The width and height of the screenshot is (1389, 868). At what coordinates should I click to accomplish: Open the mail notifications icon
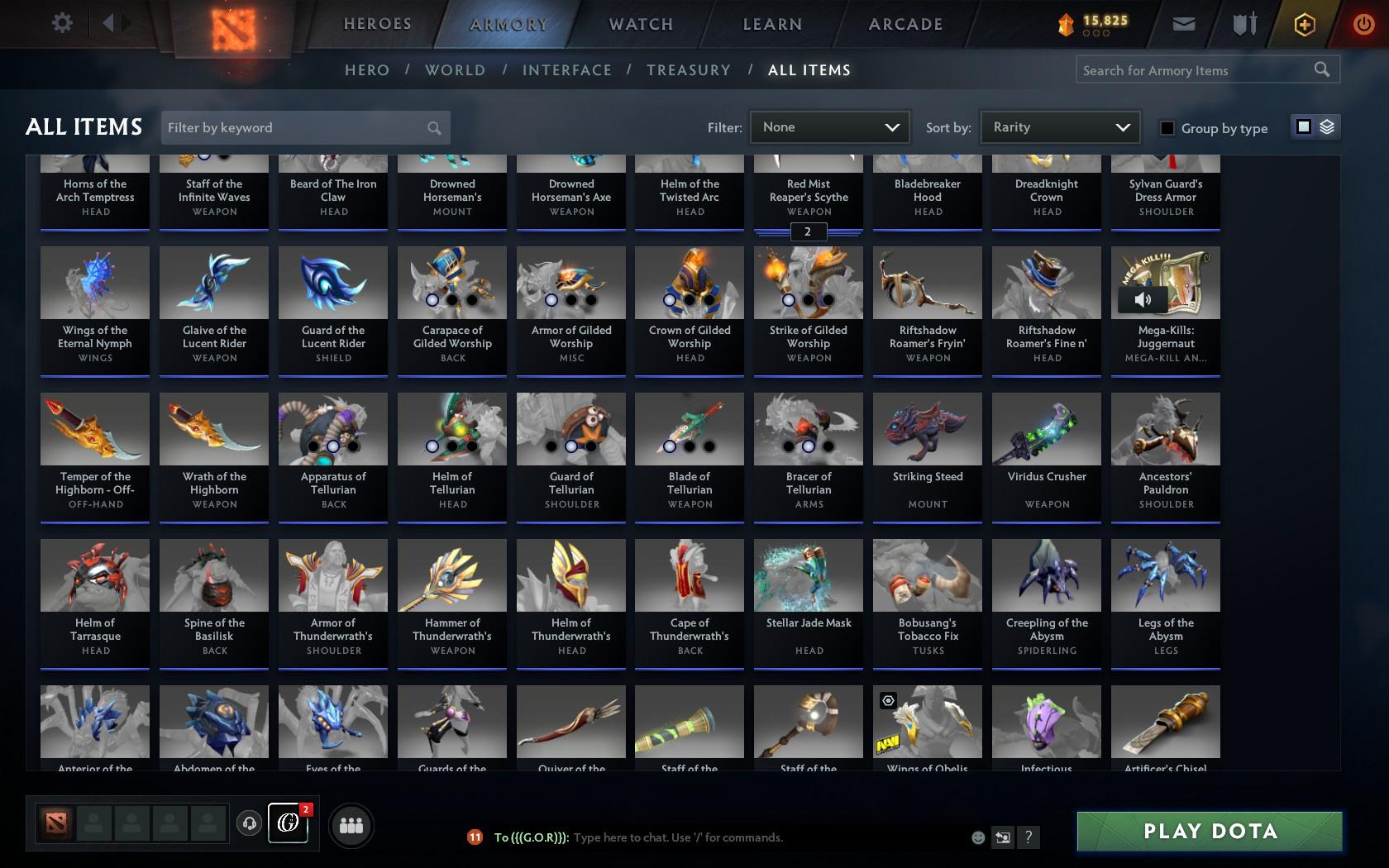1184,24
